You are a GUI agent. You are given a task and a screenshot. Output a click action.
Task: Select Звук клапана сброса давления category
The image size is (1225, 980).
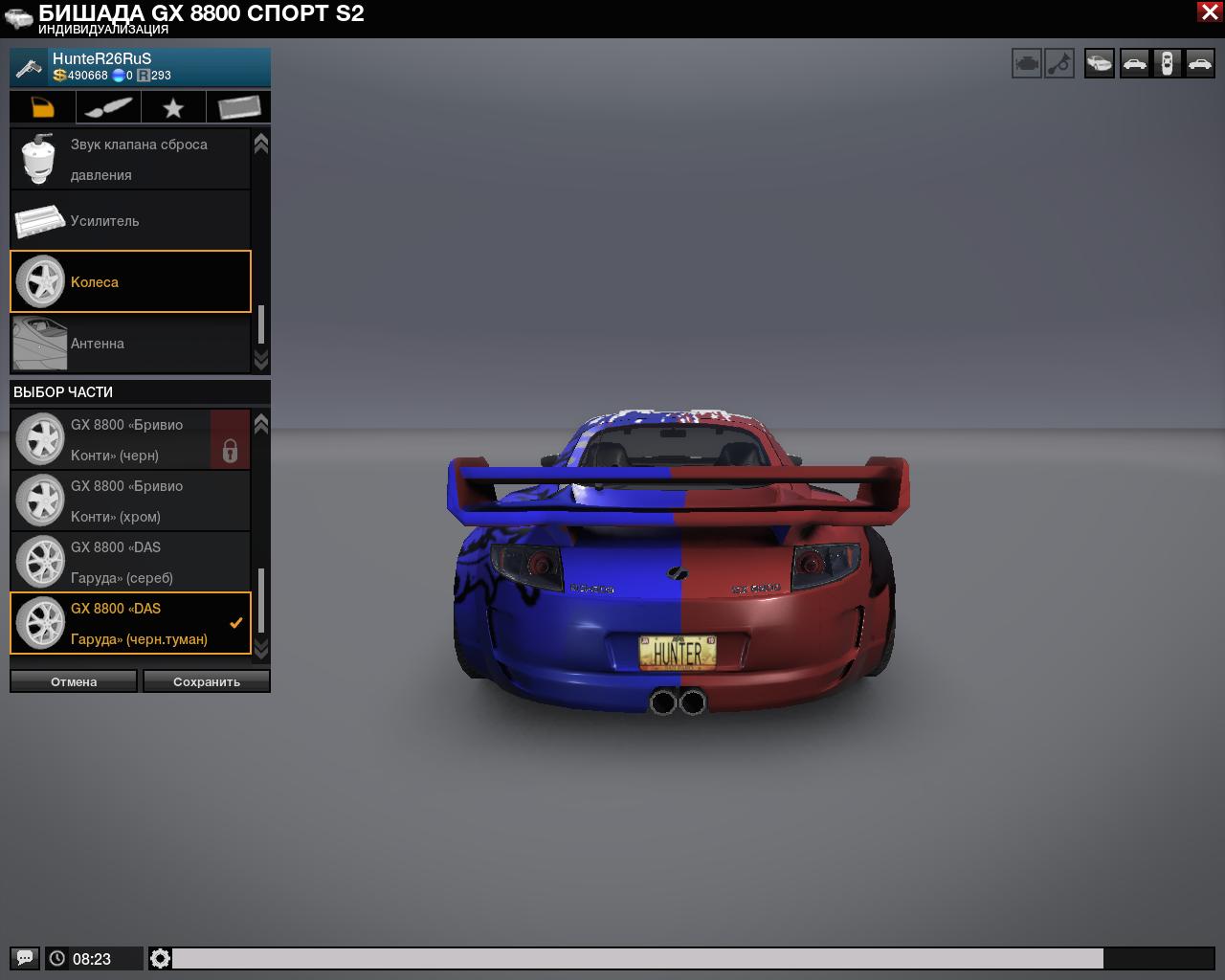coord(130,160)
